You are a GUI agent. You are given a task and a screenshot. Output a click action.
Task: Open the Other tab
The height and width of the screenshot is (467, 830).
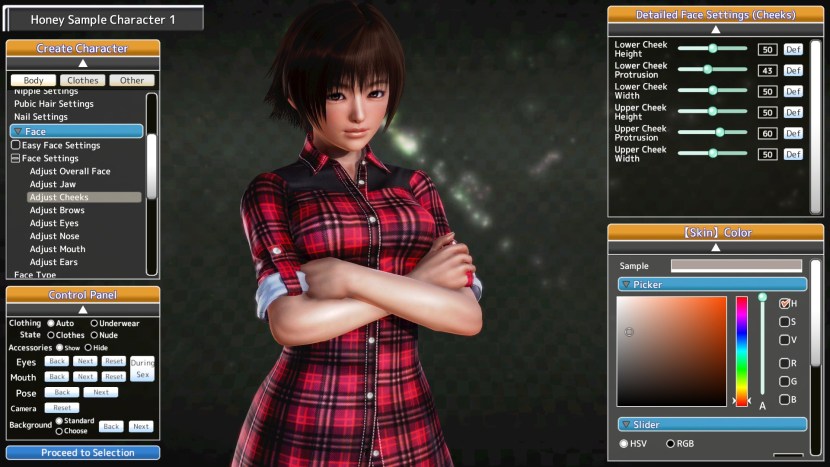point(131,80)
